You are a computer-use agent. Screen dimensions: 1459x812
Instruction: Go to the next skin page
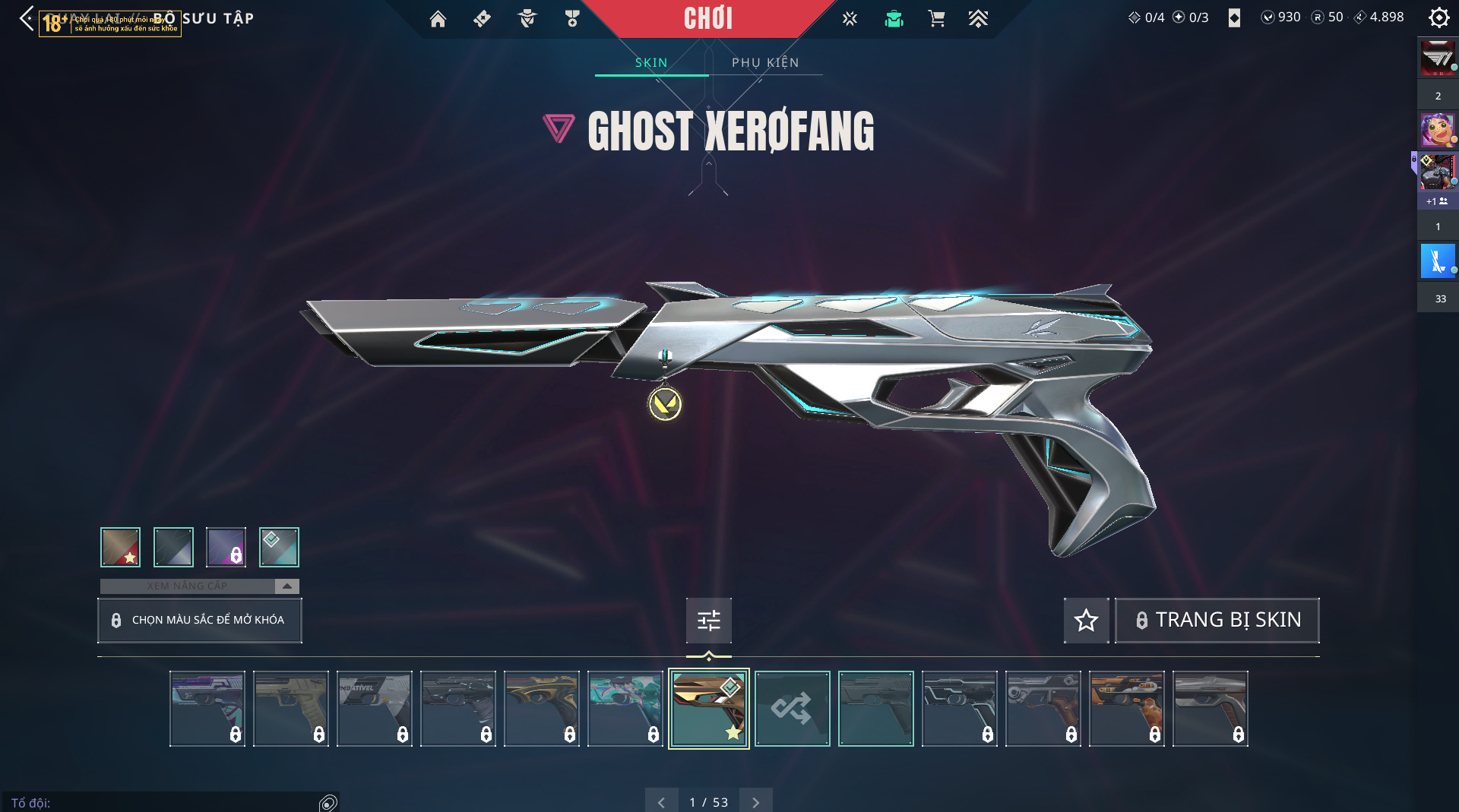click(755, 802)
